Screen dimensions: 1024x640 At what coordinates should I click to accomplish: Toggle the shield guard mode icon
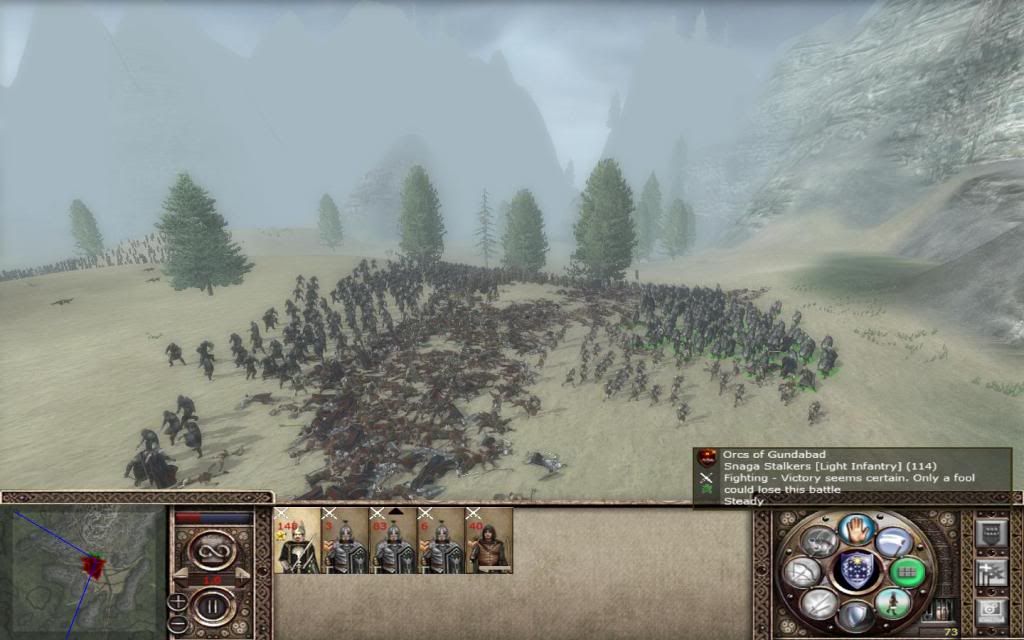click(x=857, y=616)
